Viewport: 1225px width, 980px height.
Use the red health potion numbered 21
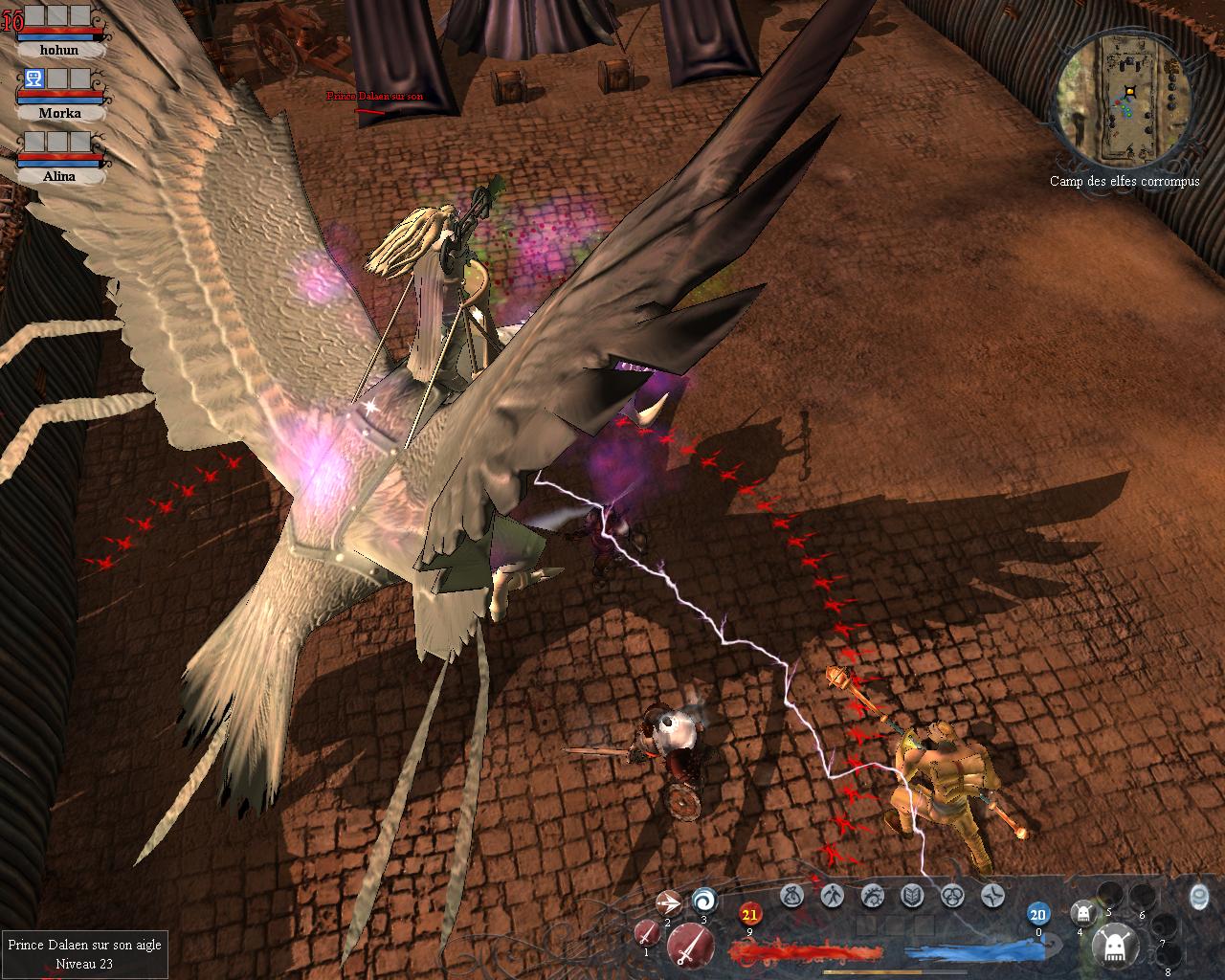pyautogui.click(x=749, y=915)
